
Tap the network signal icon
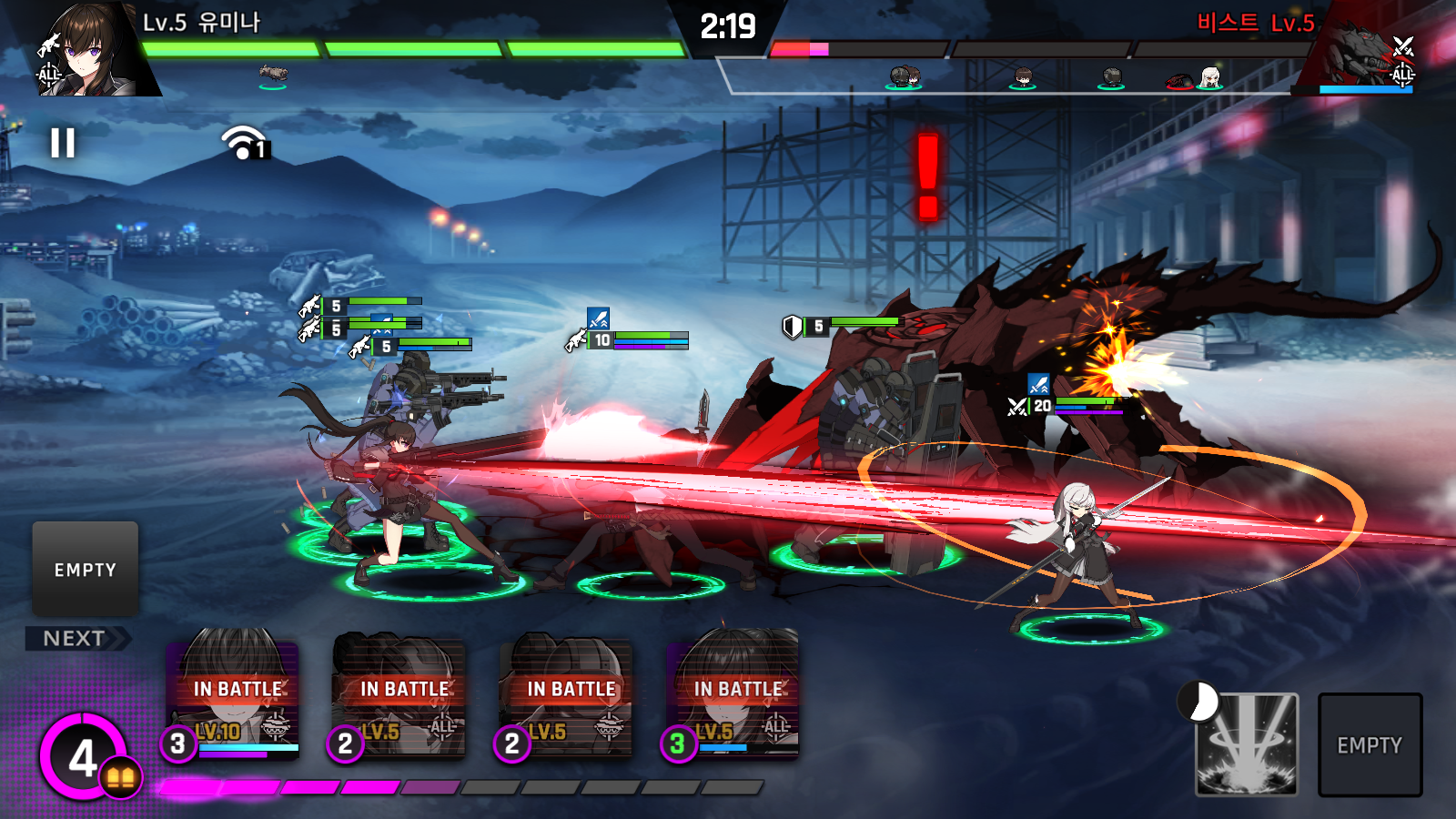point(243,143)
